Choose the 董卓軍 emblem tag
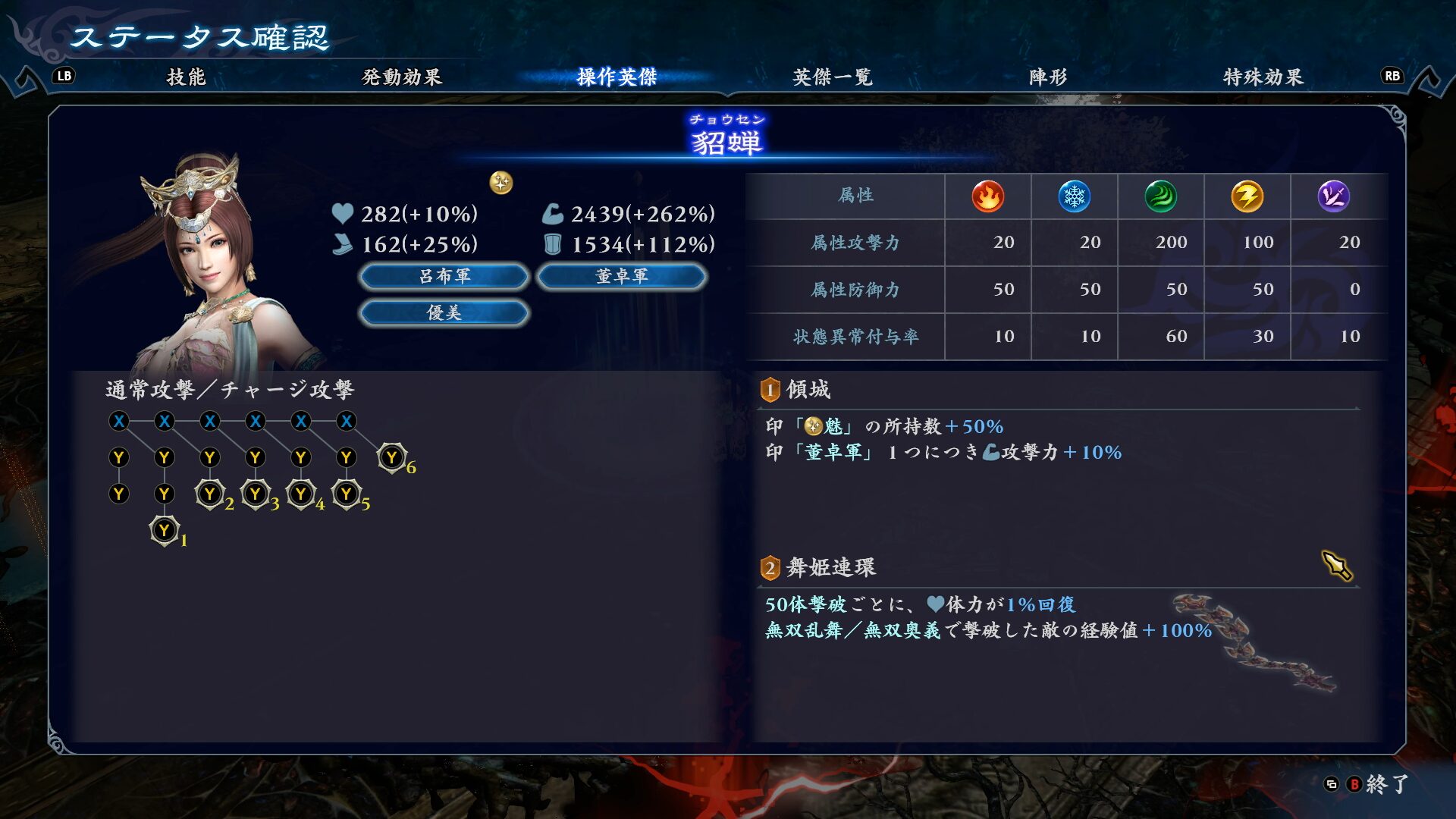1456x819 pixels. (x=621, y=277)
